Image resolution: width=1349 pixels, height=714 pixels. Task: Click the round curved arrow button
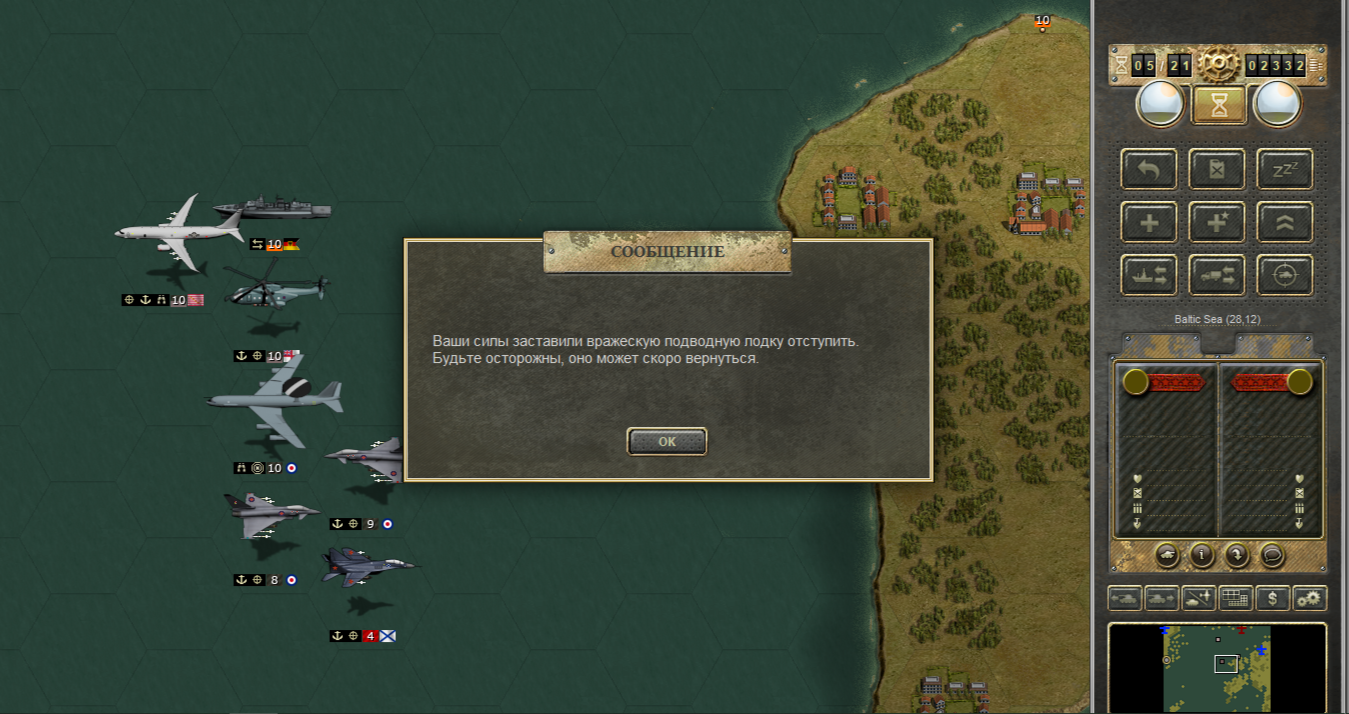pyautogui.click(x=1236, y=554)
